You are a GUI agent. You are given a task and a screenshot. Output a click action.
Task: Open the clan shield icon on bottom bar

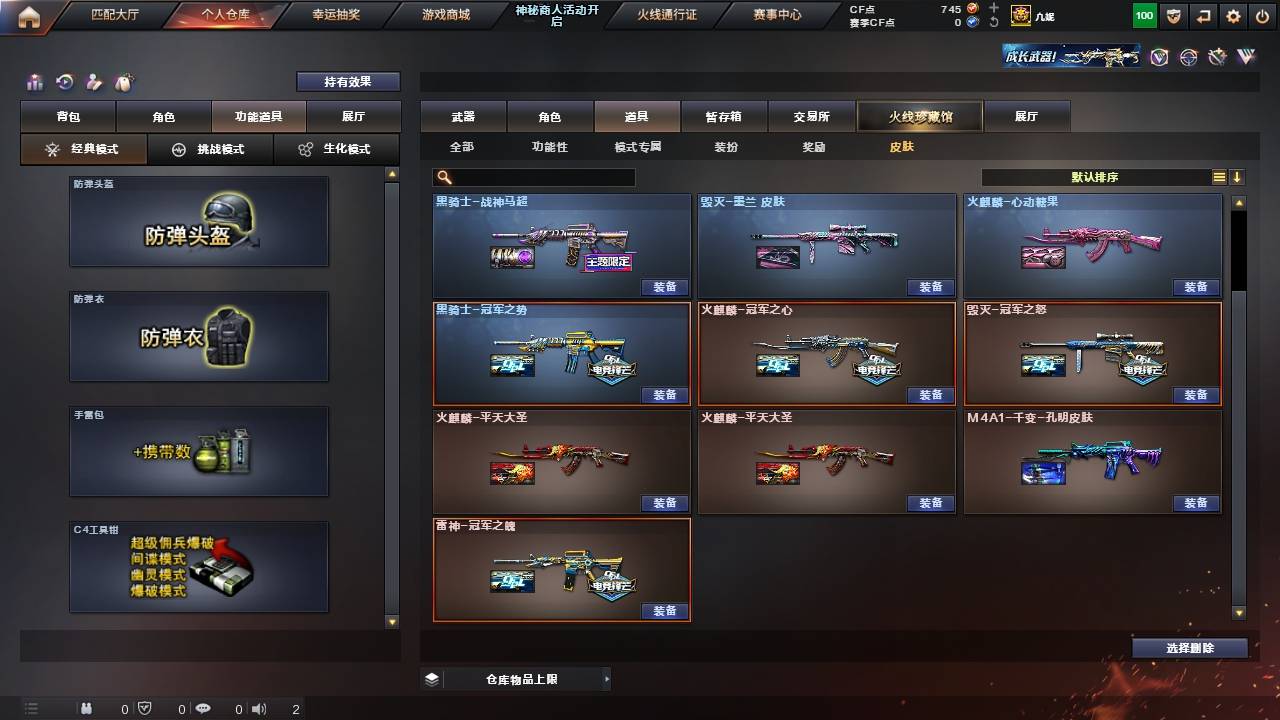(144, 708)
